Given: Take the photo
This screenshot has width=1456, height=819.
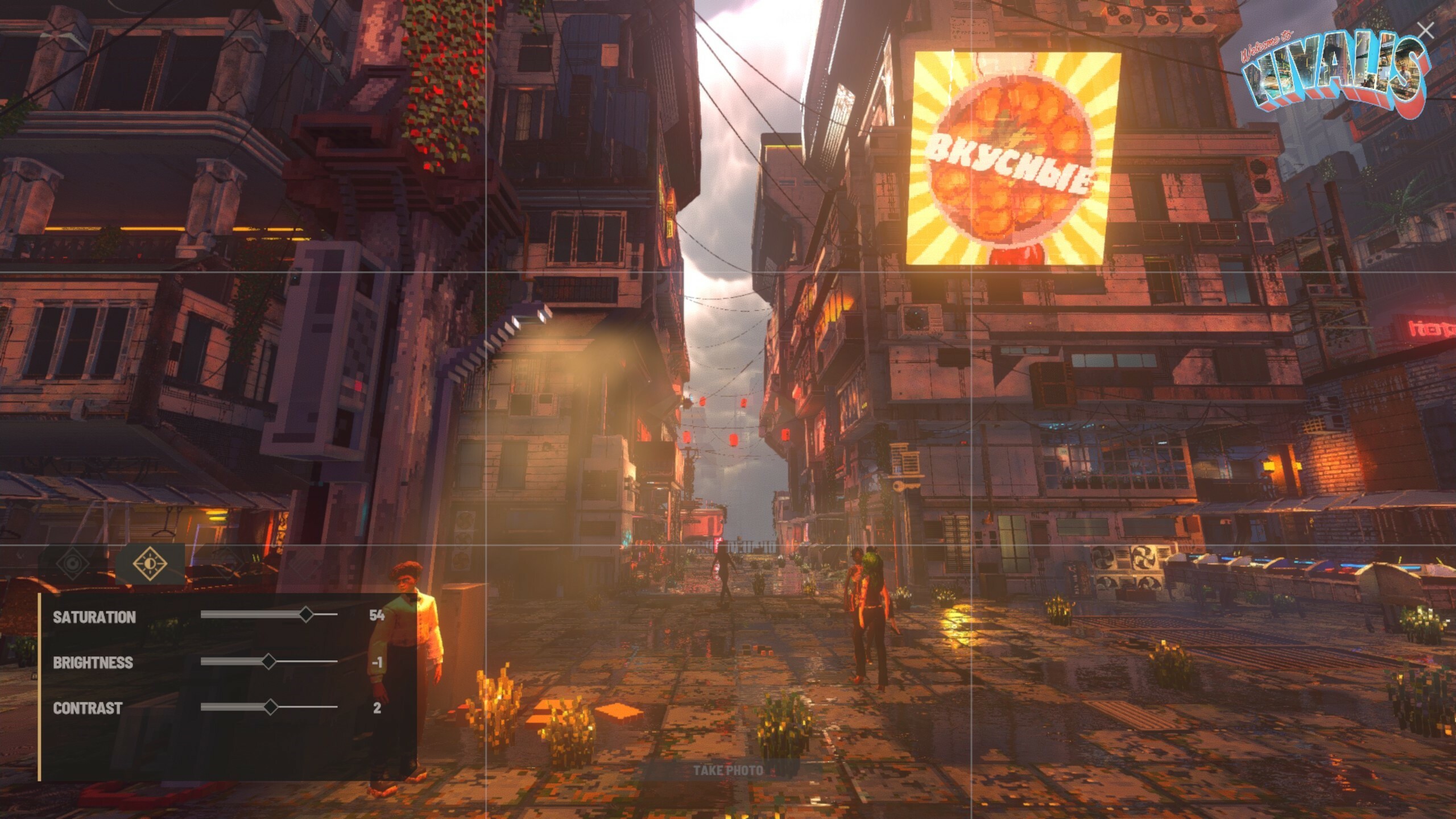Looking at the screenshot, I should (728, 771).
